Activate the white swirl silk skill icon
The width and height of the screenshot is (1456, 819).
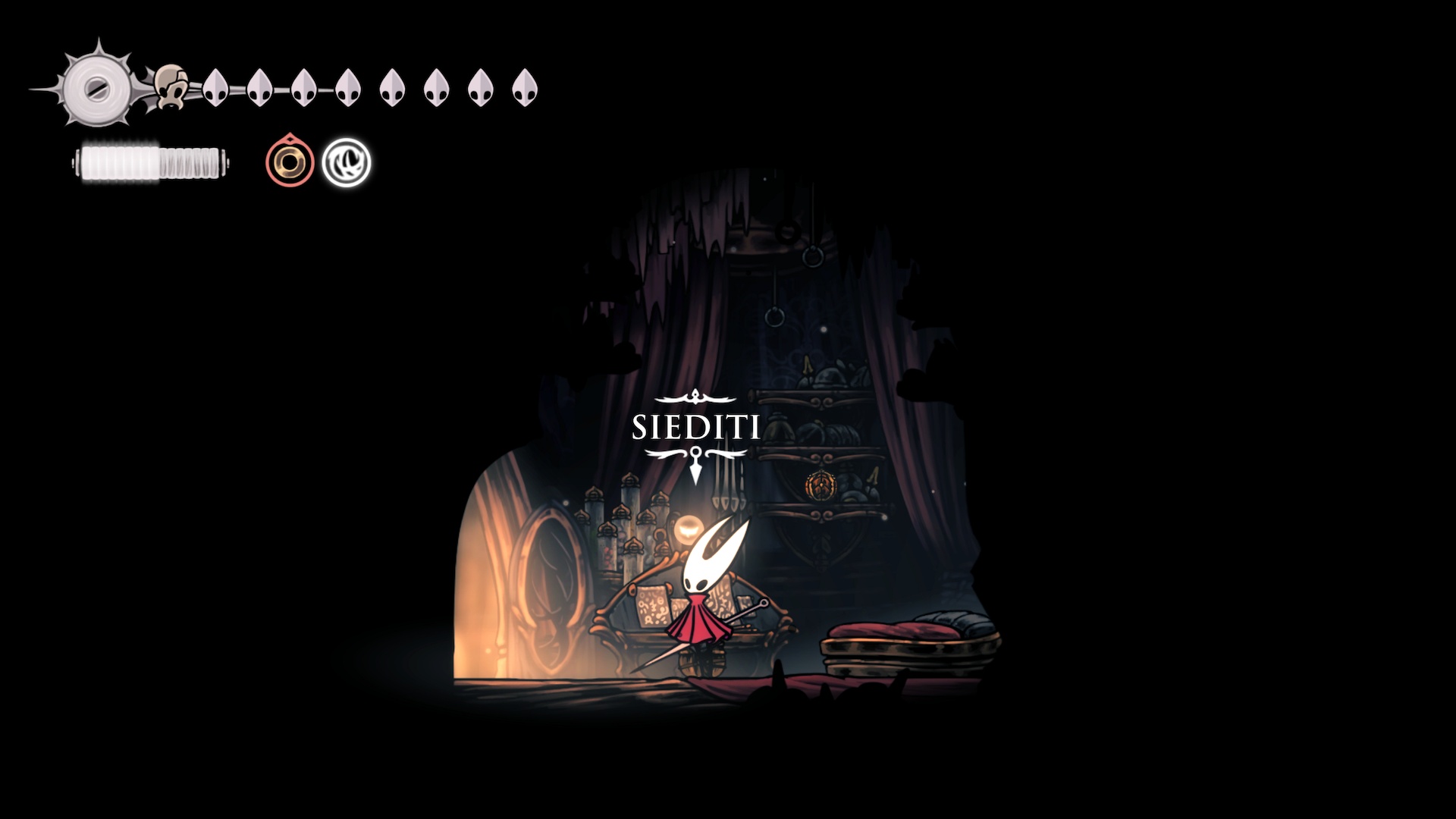[346, 162]
